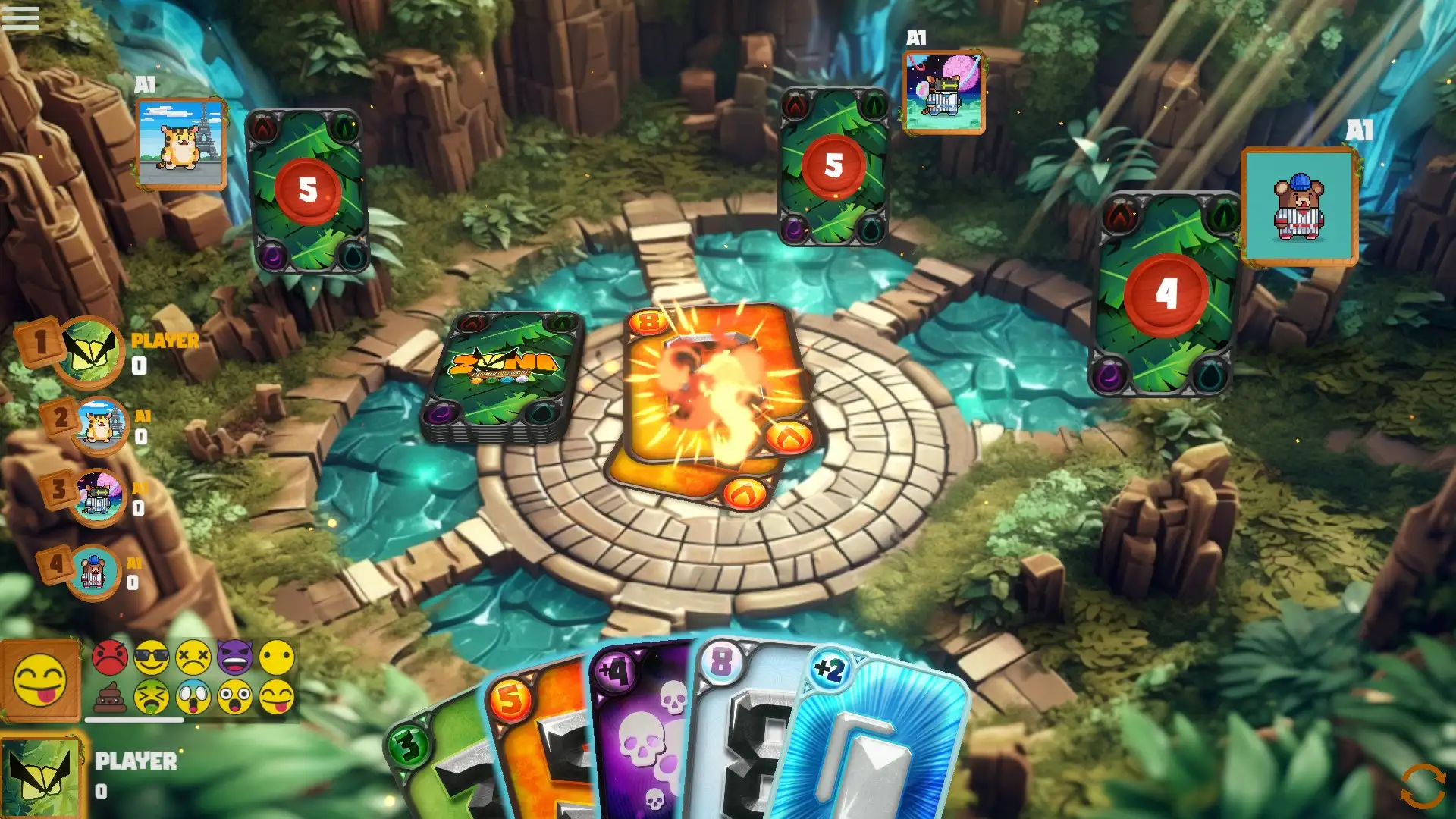Send the blank-faced yellow emoji

pyautogui.click(x=277, y=657)
